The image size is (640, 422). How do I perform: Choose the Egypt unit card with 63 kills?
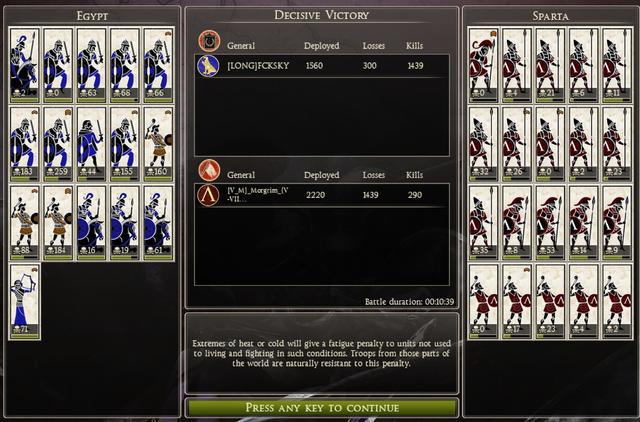(x=92, y=64)
